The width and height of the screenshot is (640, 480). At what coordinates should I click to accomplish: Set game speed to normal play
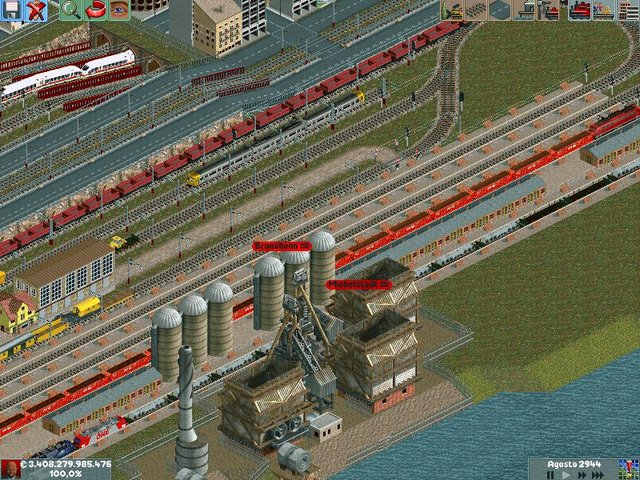pos(567,475)
